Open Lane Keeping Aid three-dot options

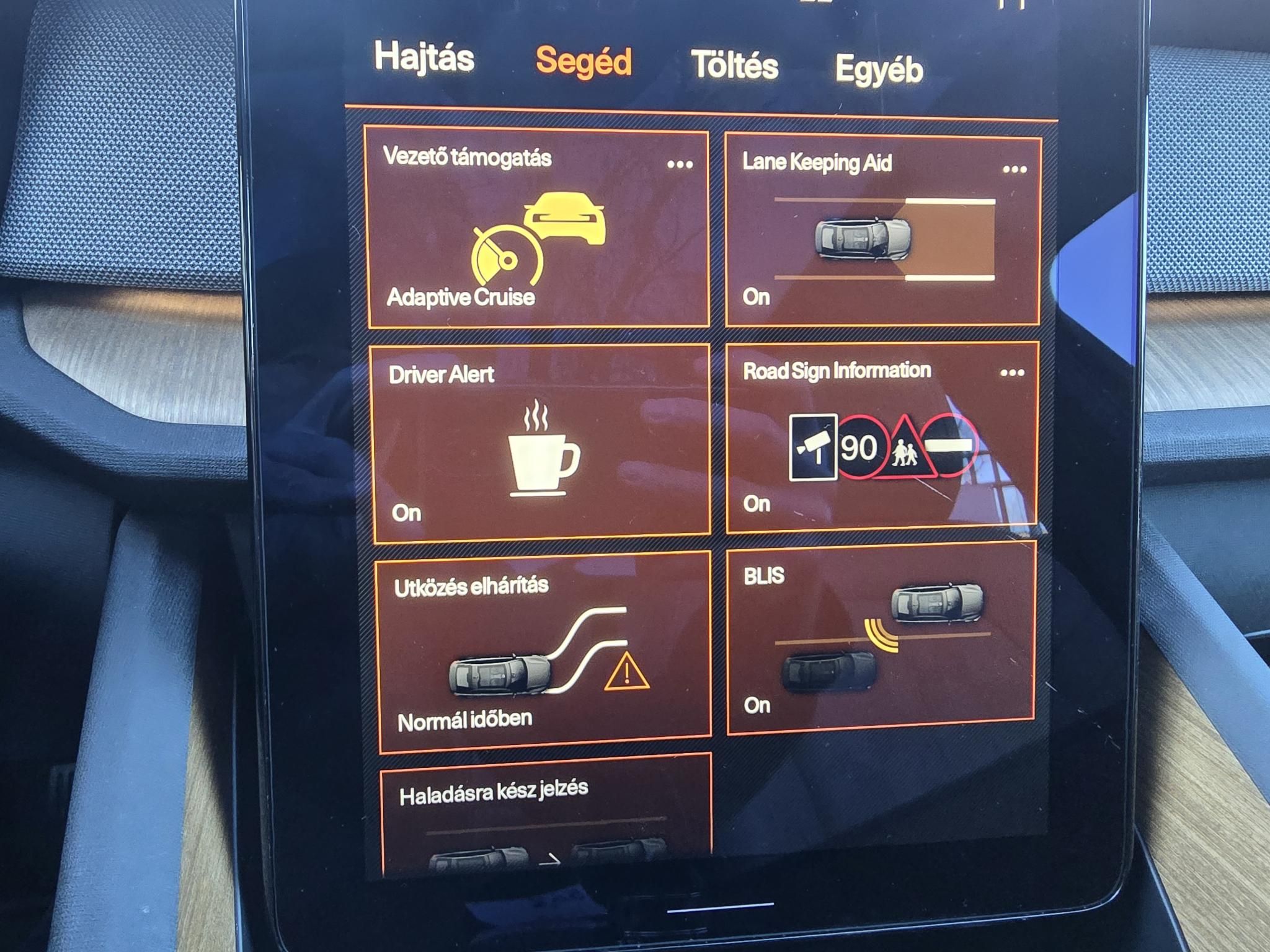pyautogui.click(x=1015, y=169)
